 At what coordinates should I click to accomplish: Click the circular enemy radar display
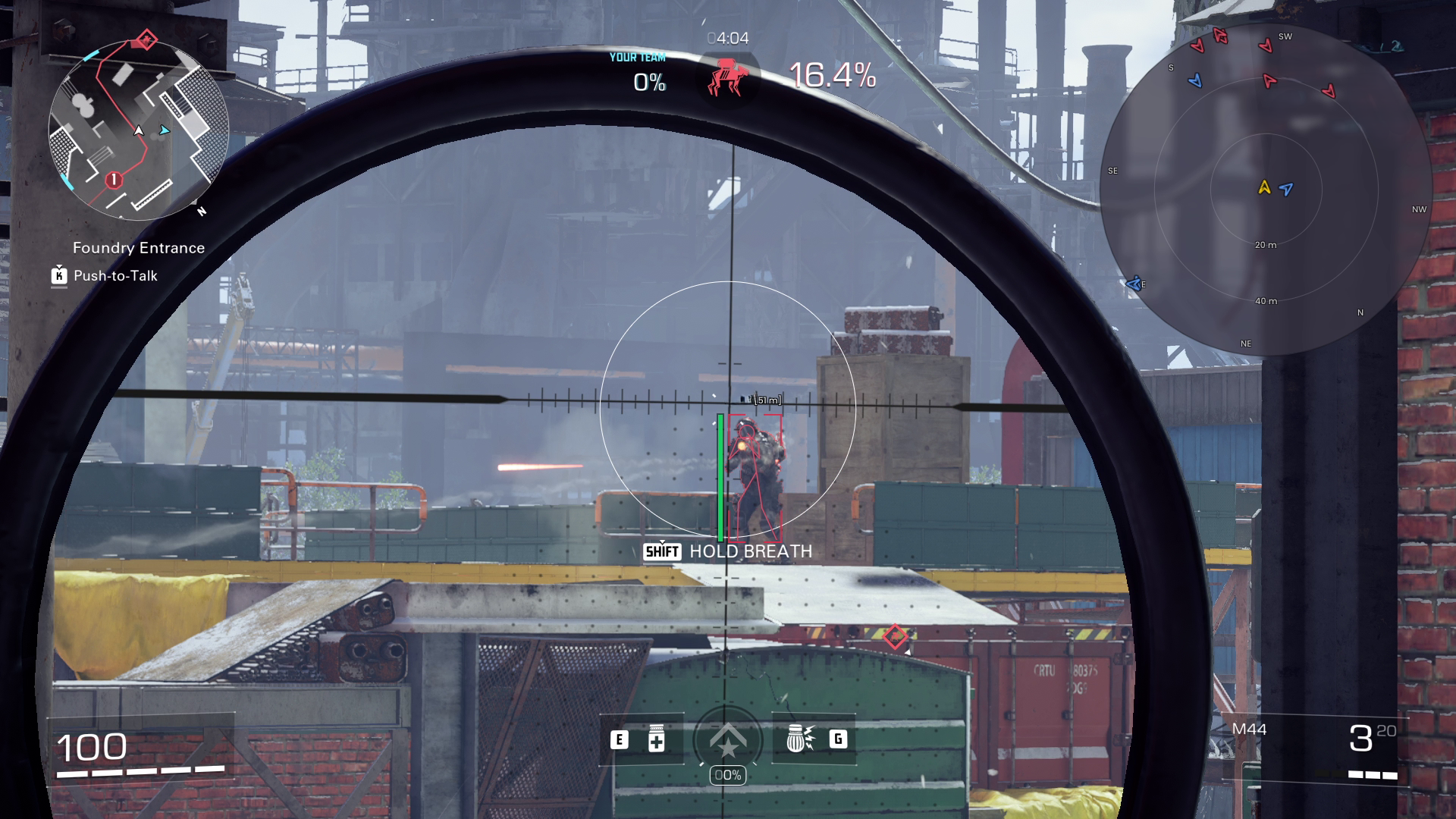coord(1265,190)
